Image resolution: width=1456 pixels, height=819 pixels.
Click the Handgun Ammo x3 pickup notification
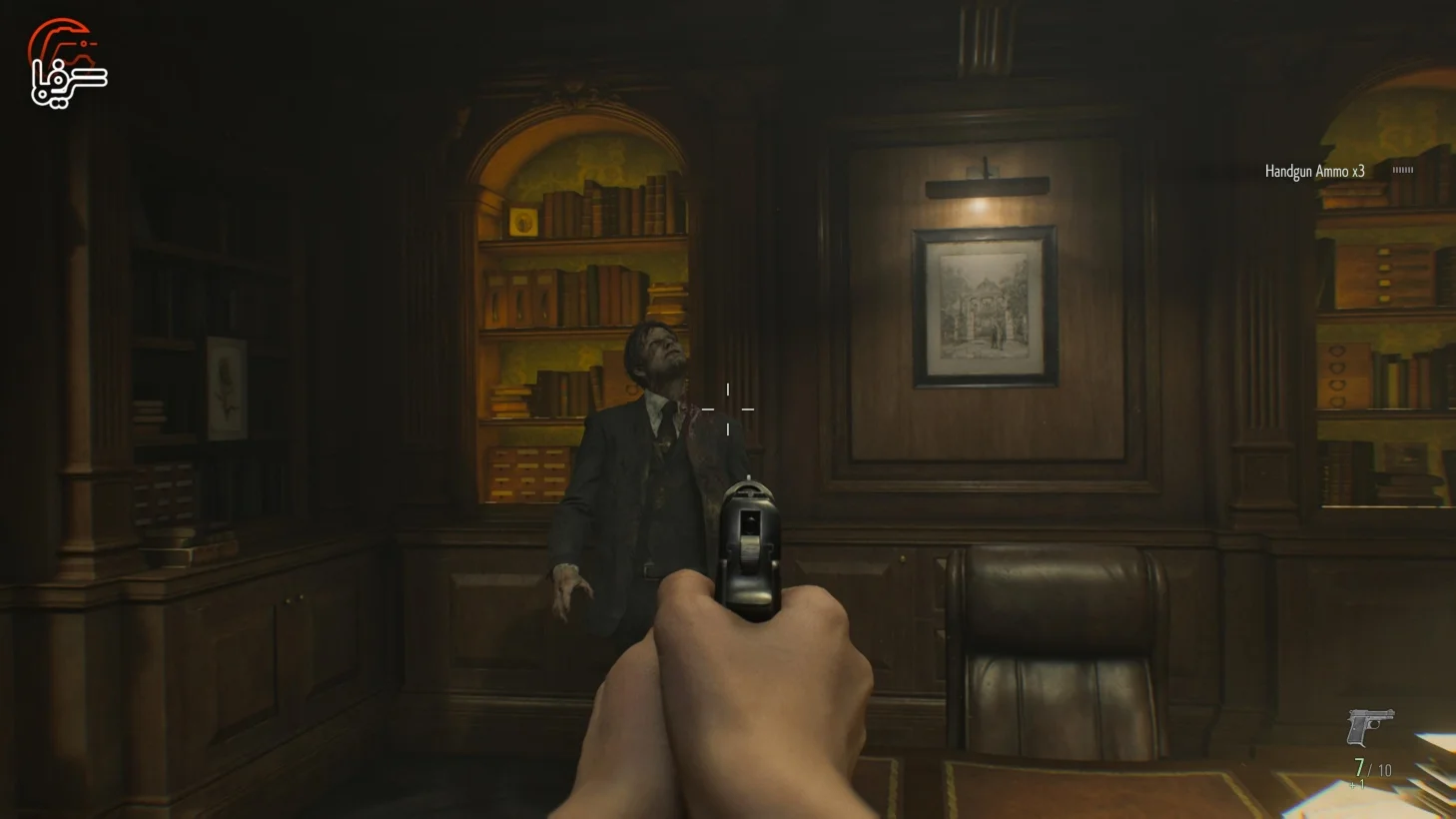[x=1314, y=171]
